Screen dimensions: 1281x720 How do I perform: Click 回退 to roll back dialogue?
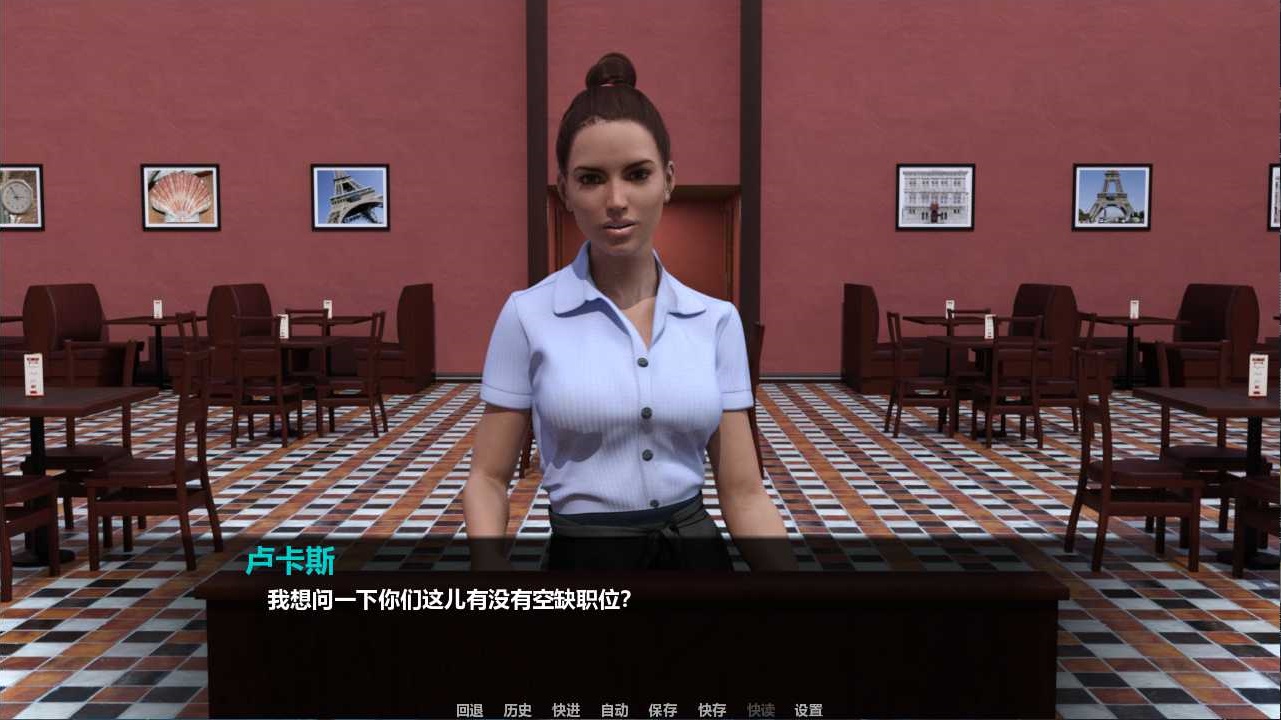tap(470, 710)
